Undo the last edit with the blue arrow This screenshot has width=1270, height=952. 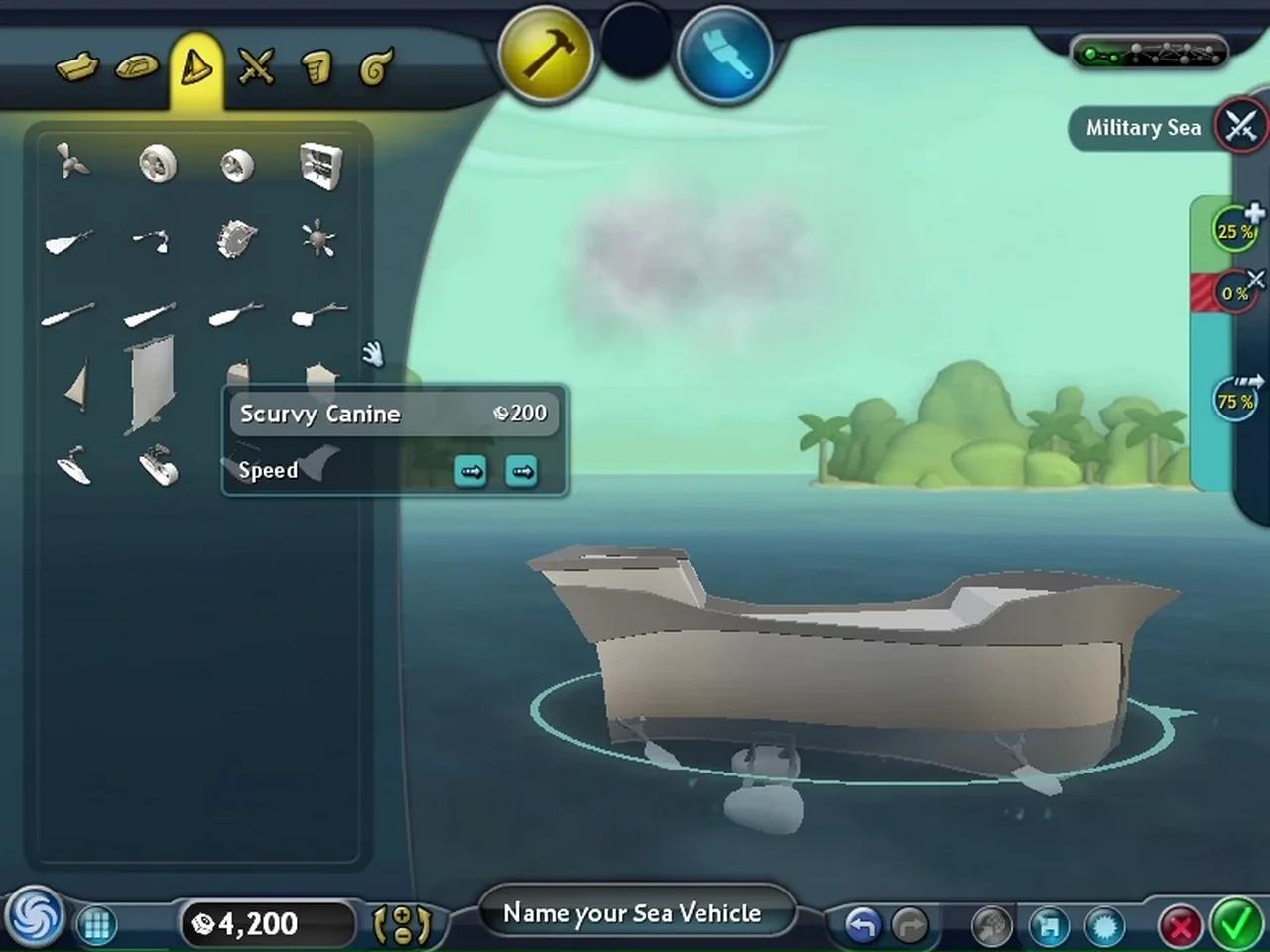[862, 923]
